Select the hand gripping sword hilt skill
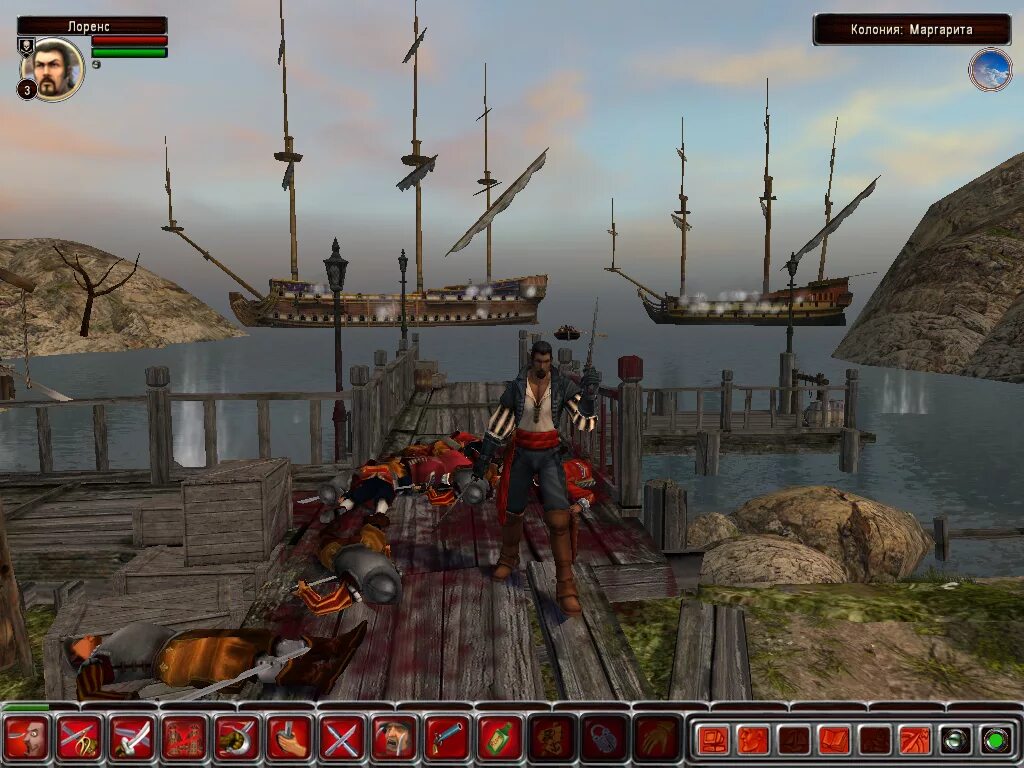Screen dimensions: 1024x768 pyautogui.click(x=289, y=739)
